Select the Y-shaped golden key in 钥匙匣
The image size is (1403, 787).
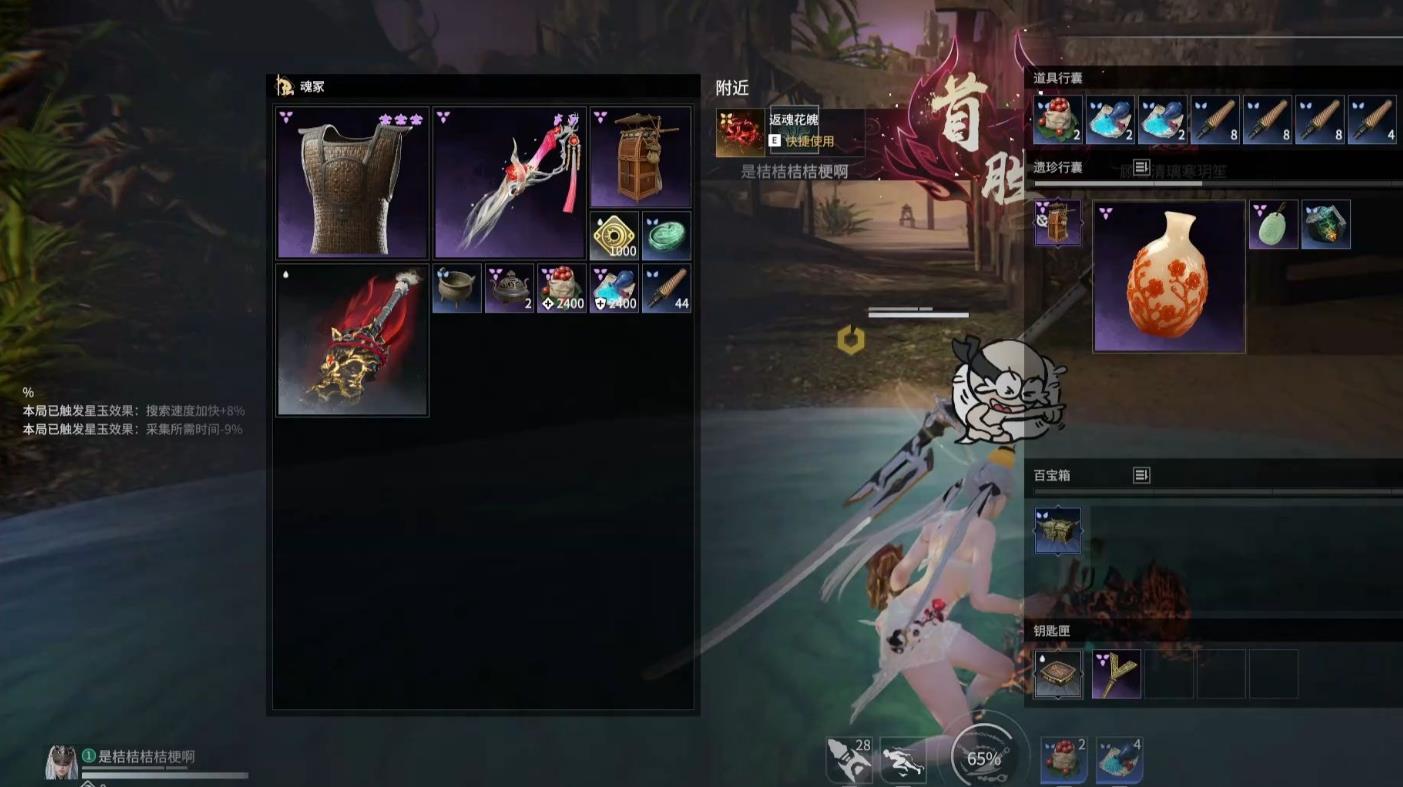click(1116, 674)
